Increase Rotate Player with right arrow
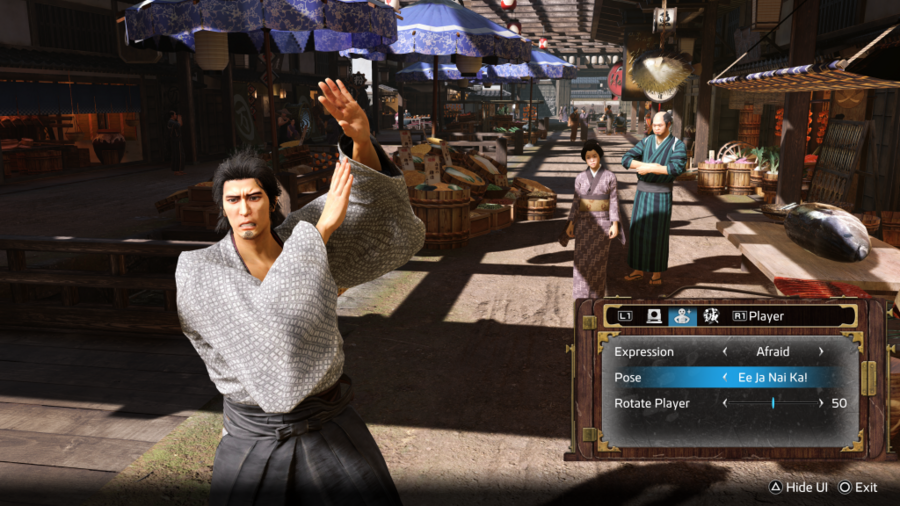900x506 pixels. click(x=821, y=403)
